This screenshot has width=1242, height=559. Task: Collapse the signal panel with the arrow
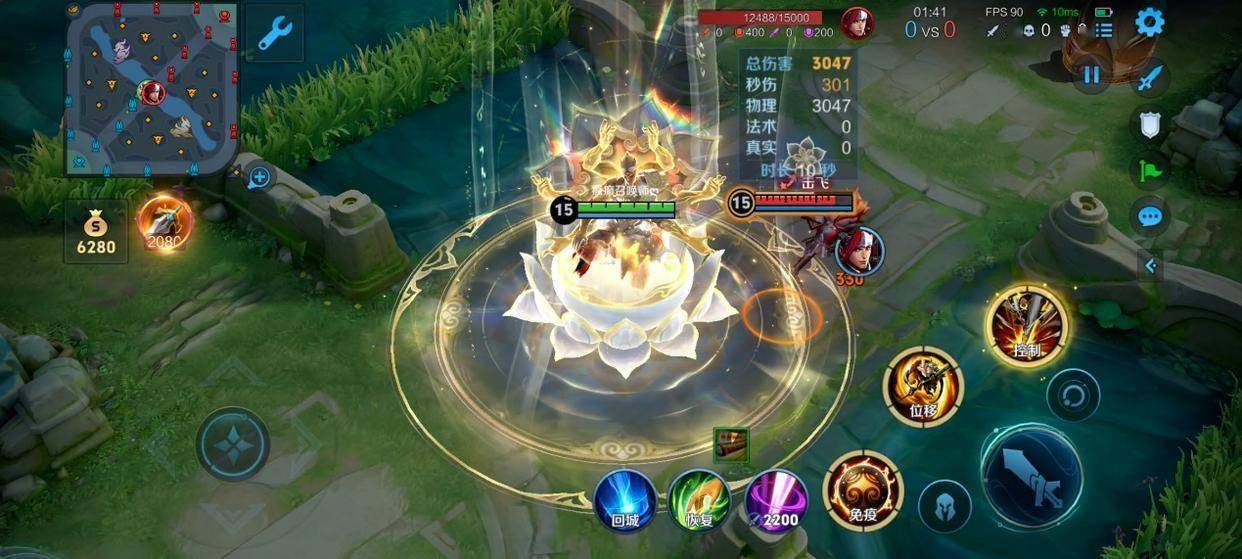tap(1151, 265)
